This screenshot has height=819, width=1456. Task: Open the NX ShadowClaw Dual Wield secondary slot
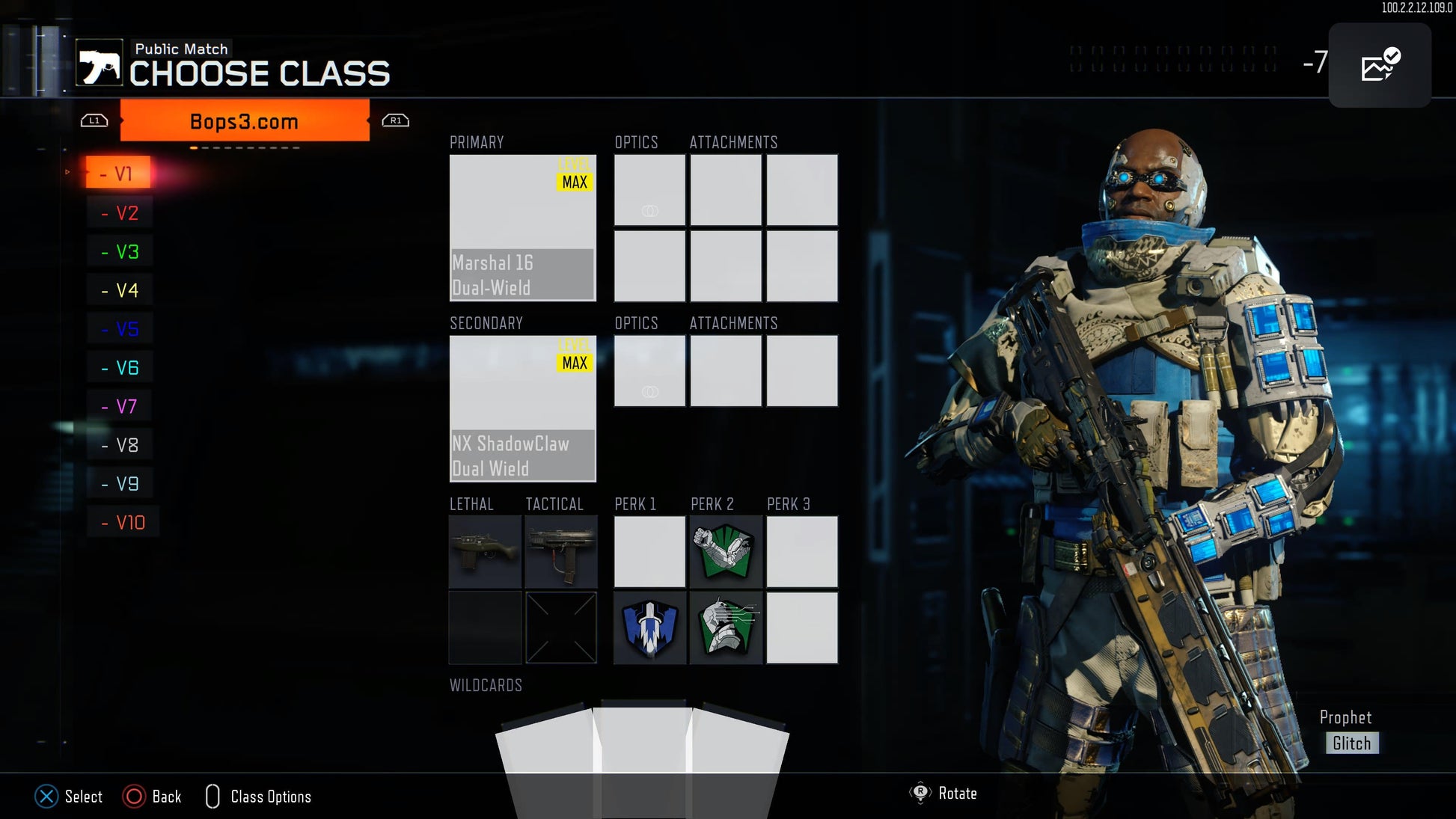click(522, 408)
